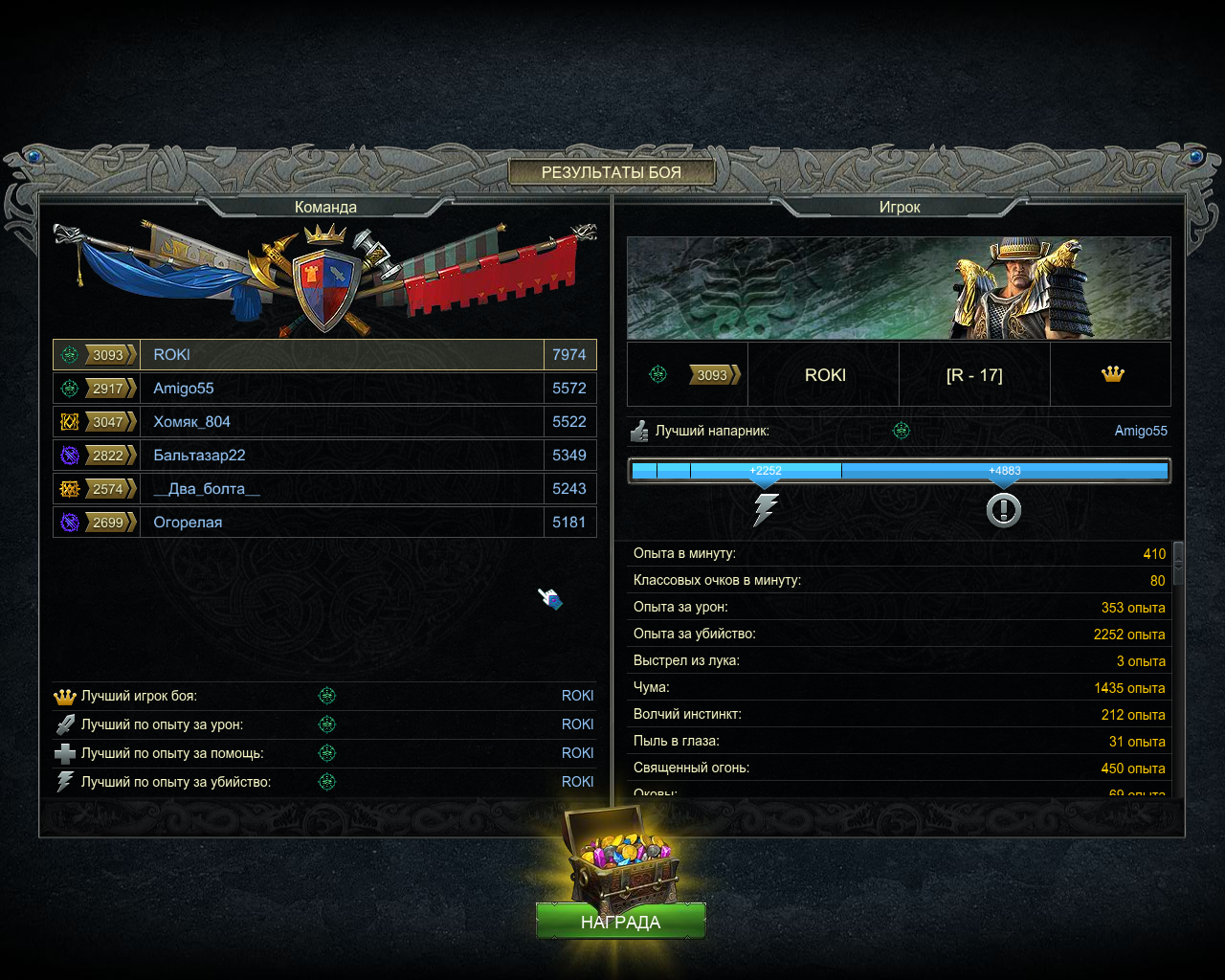Click the treasure chest above the reward button

click(x=620, y=857)
